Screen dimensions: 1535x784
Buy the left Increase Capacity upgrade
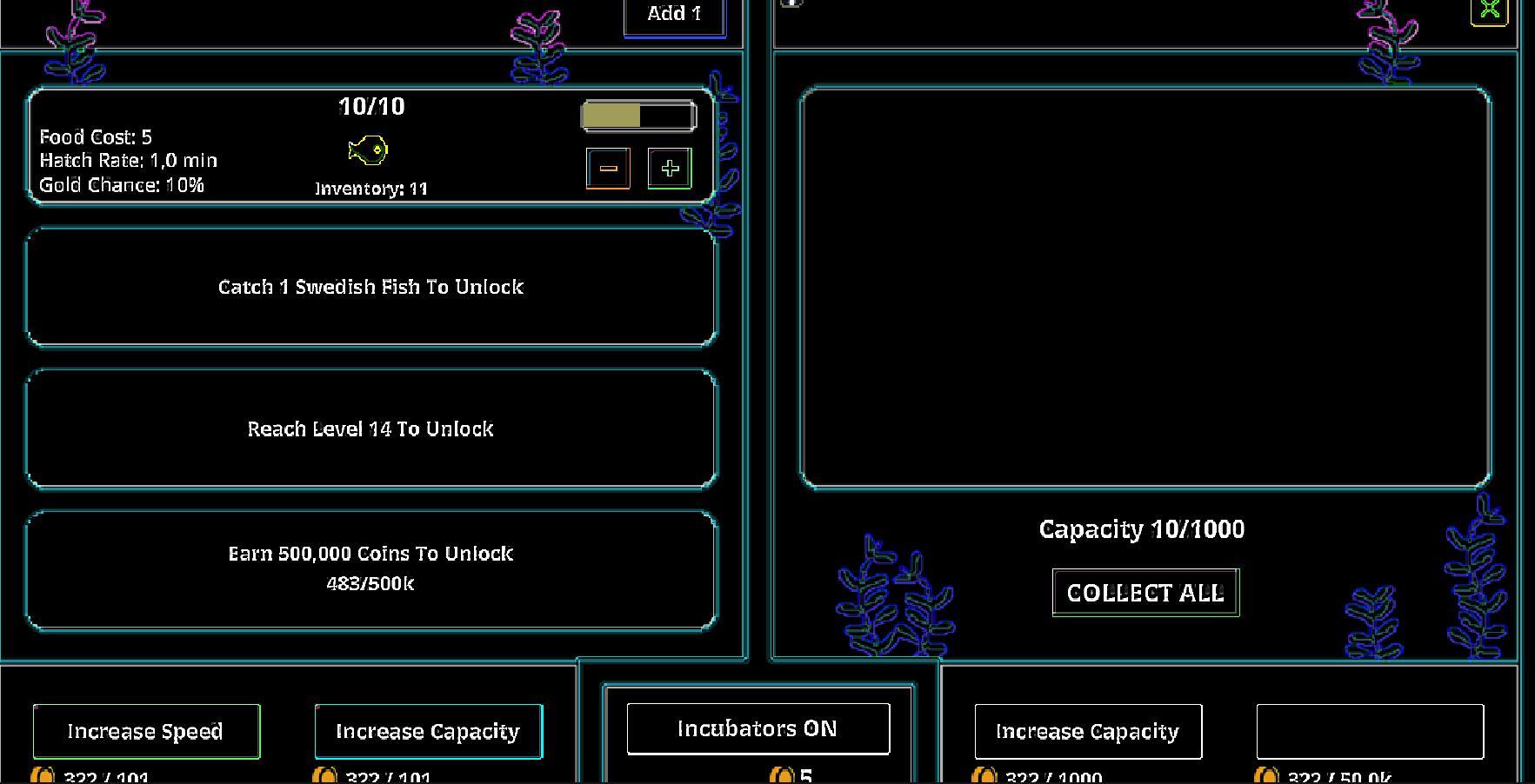pos(428,731)
